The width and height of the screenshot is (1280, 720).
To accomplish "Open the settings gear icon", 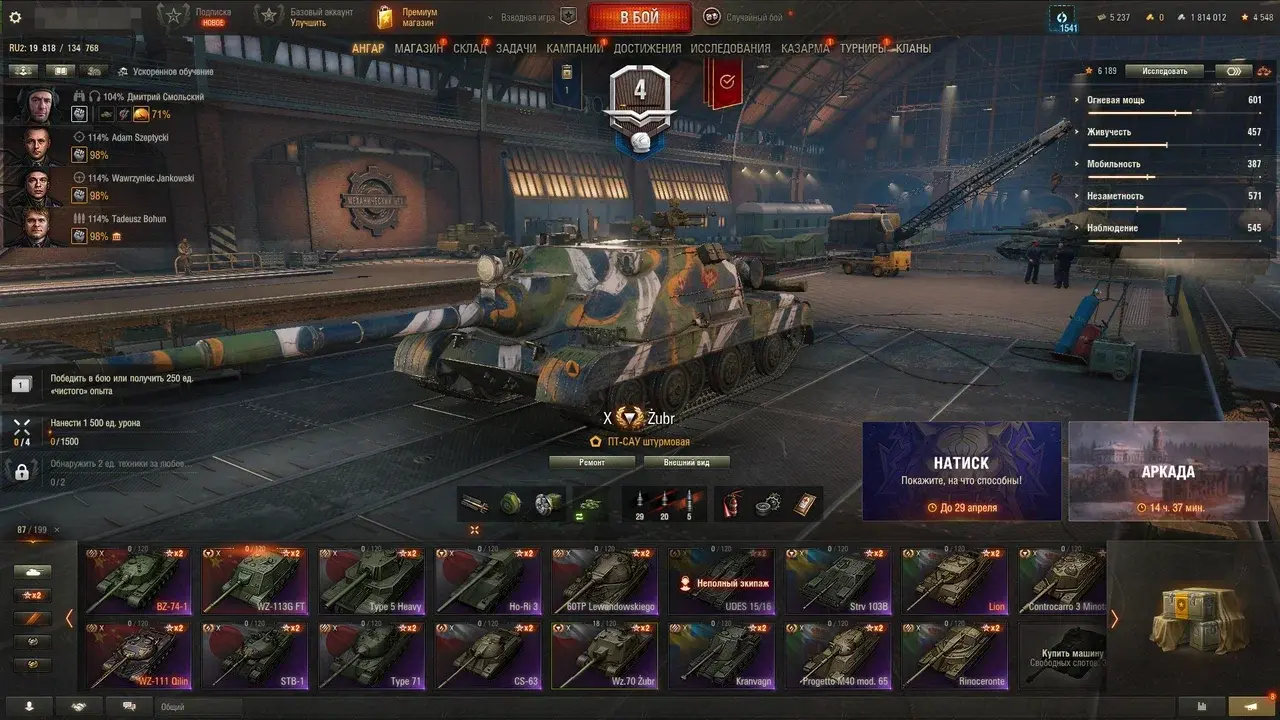I will [15, 17].
